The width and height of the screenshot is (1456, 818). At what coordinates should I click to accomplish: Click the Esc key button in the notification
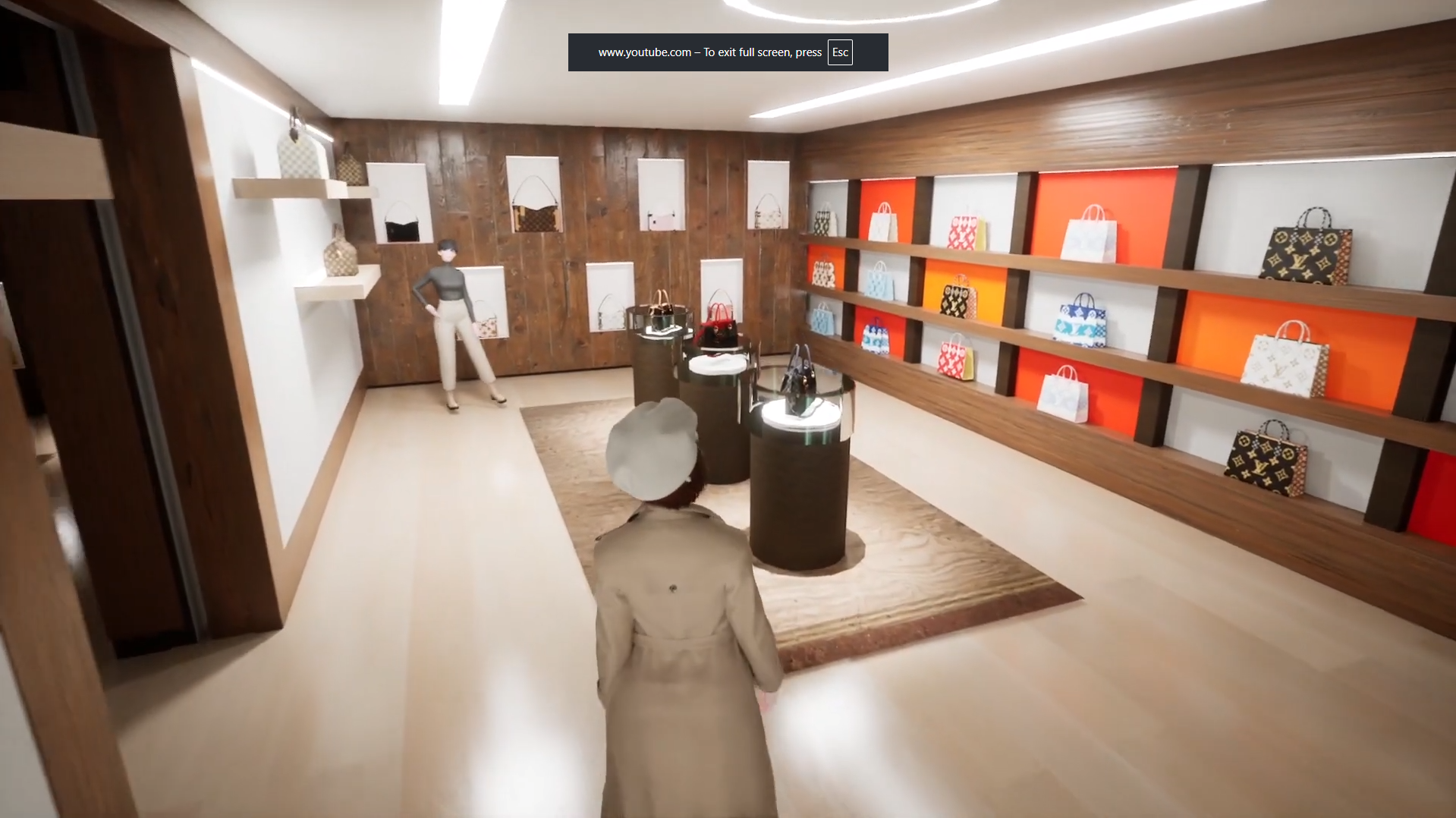(x=838, y=52)
